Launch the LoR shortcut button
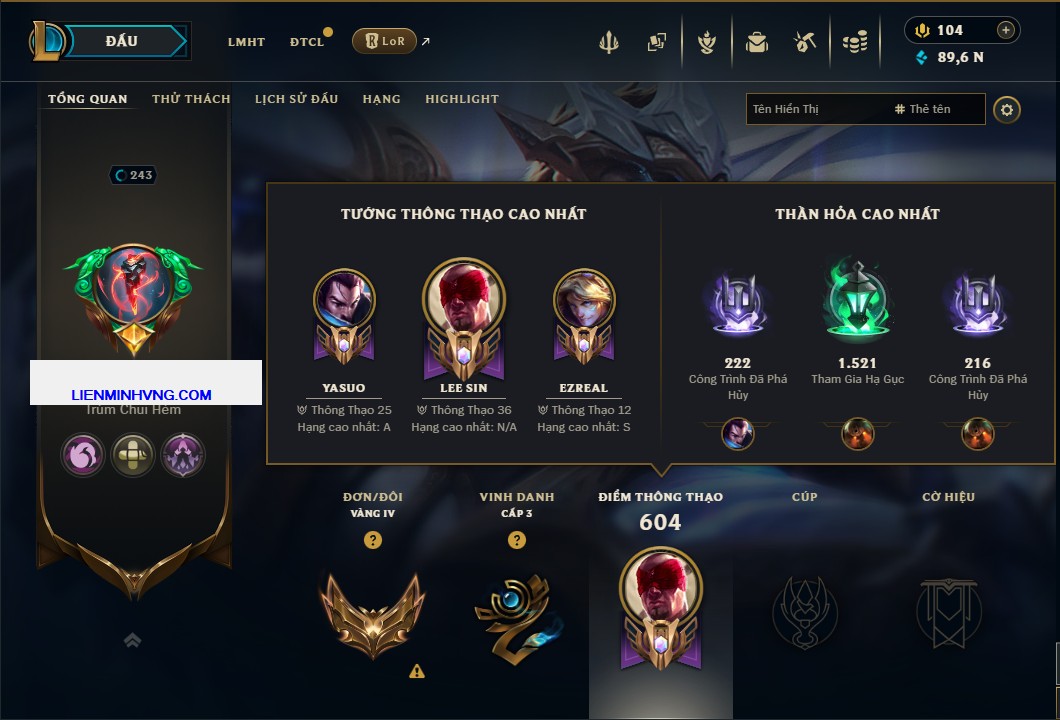The width and height of the screenshot is (1060, 720). pos(384,41)
